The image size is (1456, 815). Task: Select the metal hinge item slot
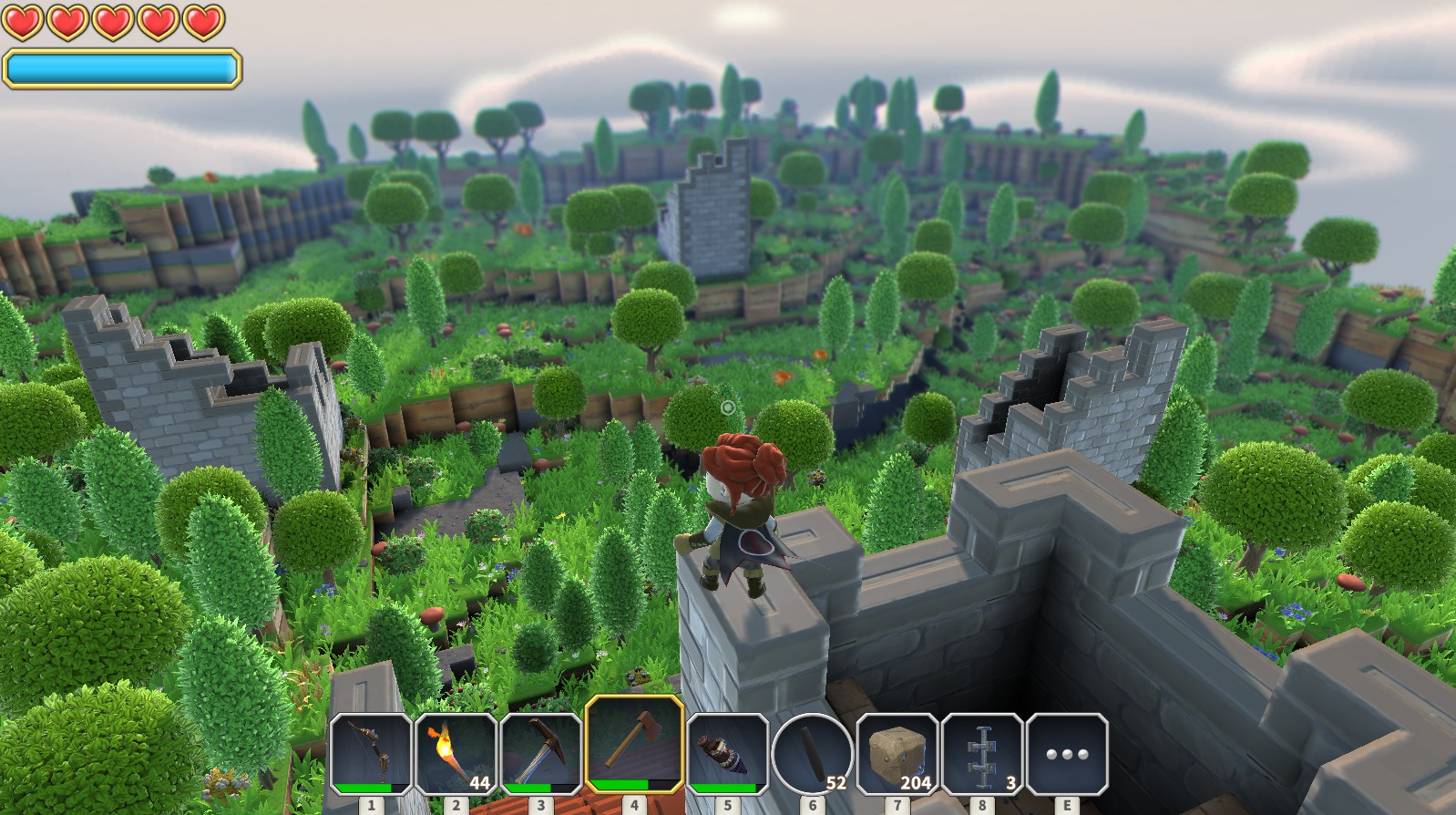point(981,753)
